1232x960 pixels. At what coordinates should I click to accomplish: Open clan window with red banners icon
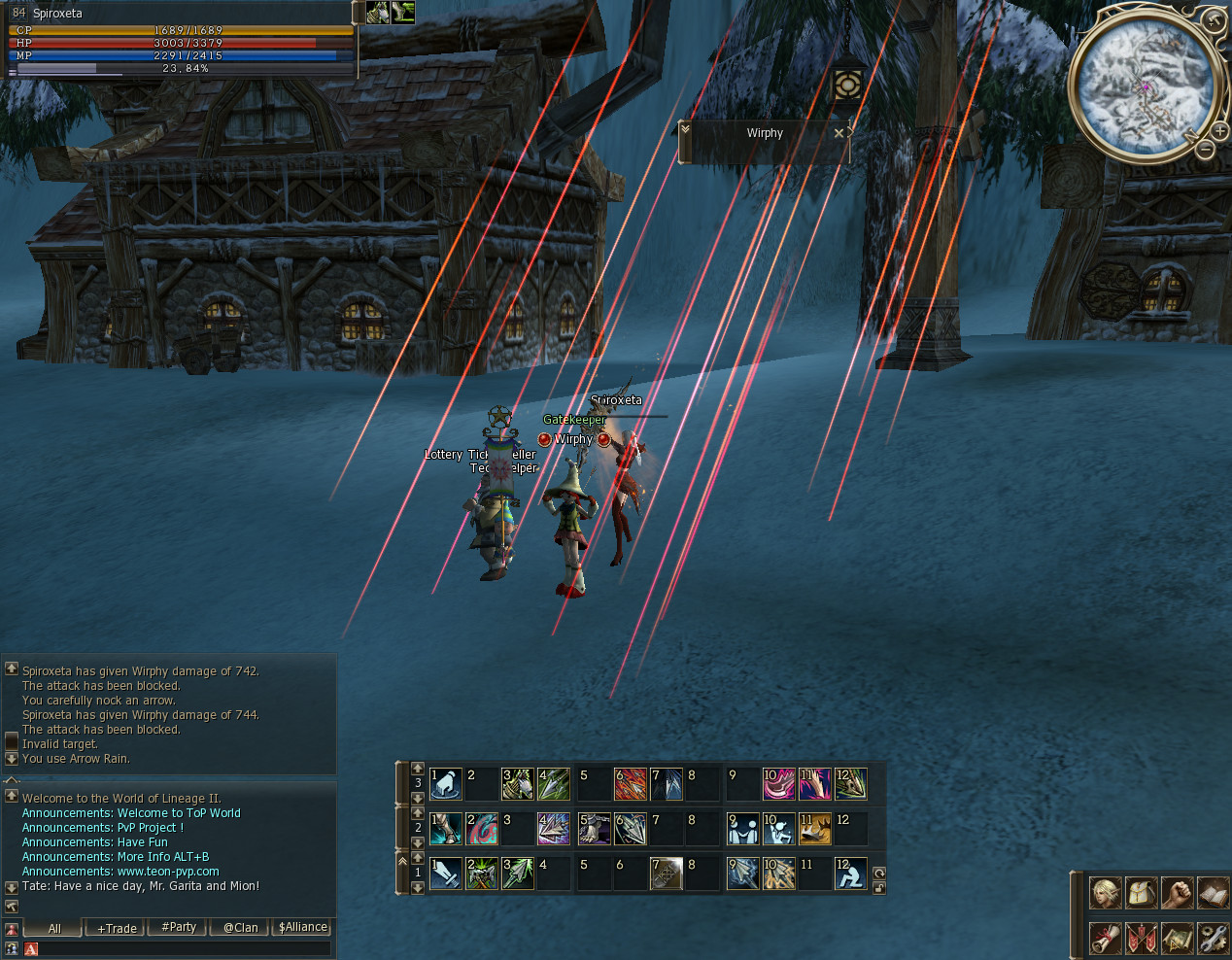click(1141, 938)
